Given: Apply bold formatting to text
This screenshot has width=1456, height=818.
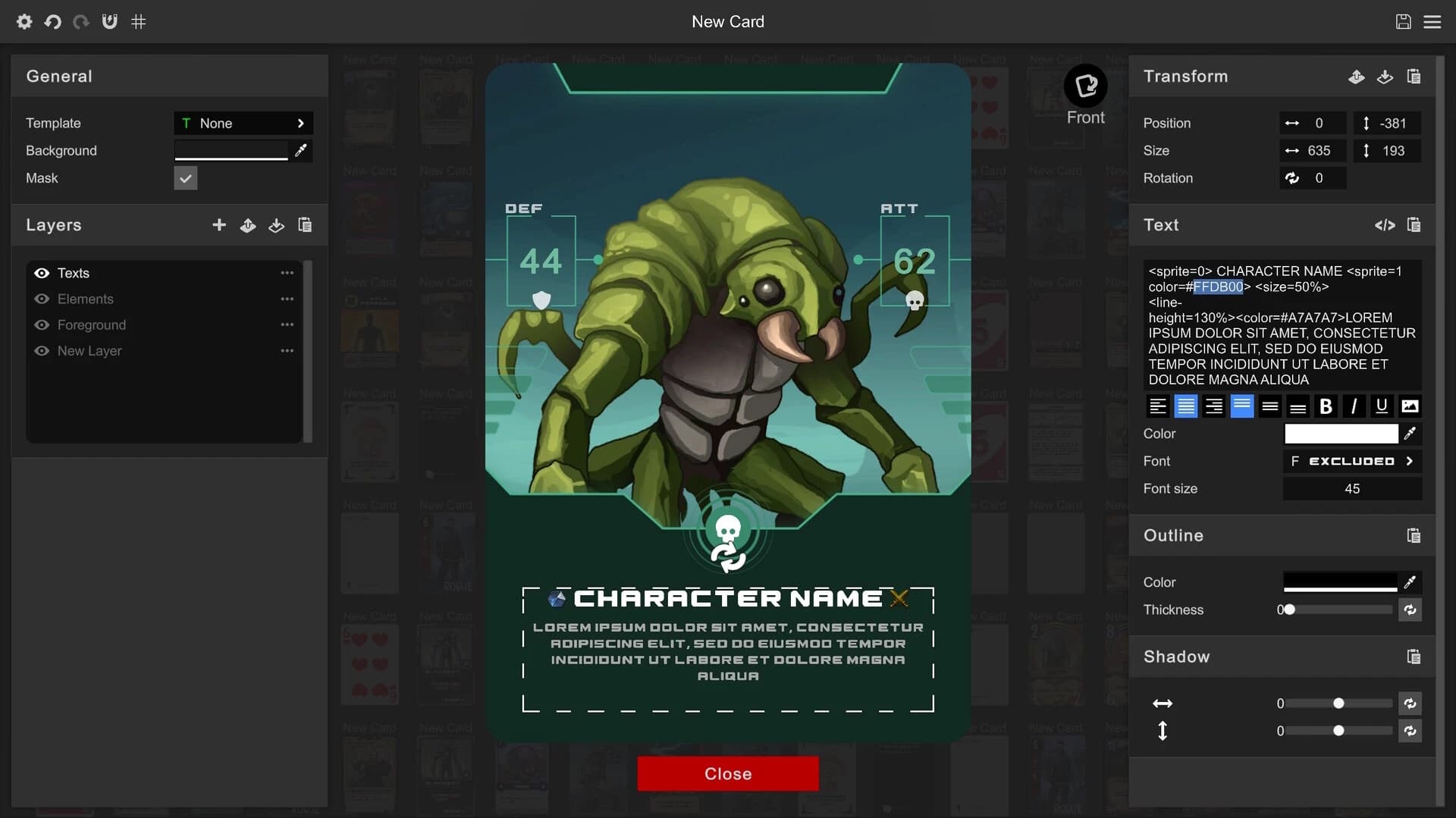Looking at the screenshot, I should [1326, 406].
